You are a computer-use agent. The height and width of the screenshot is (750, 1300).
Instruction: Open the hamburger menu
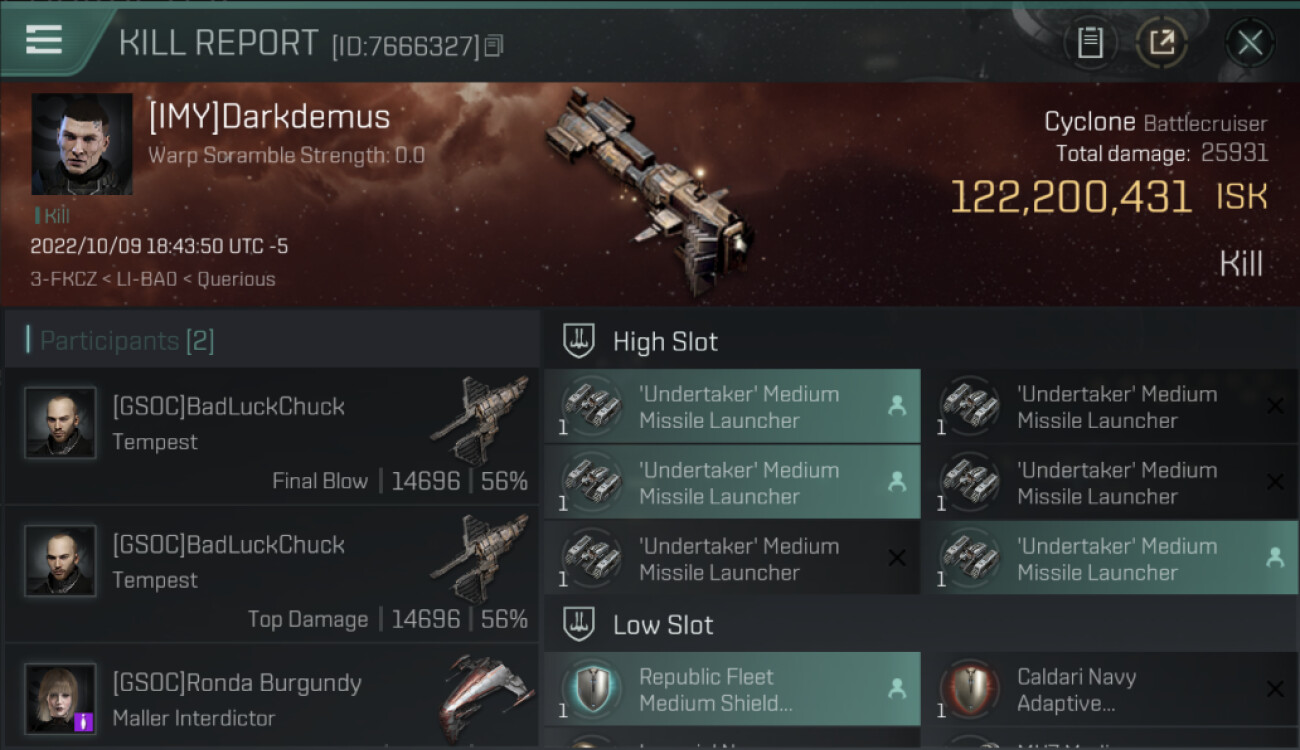tap(44, 40)
